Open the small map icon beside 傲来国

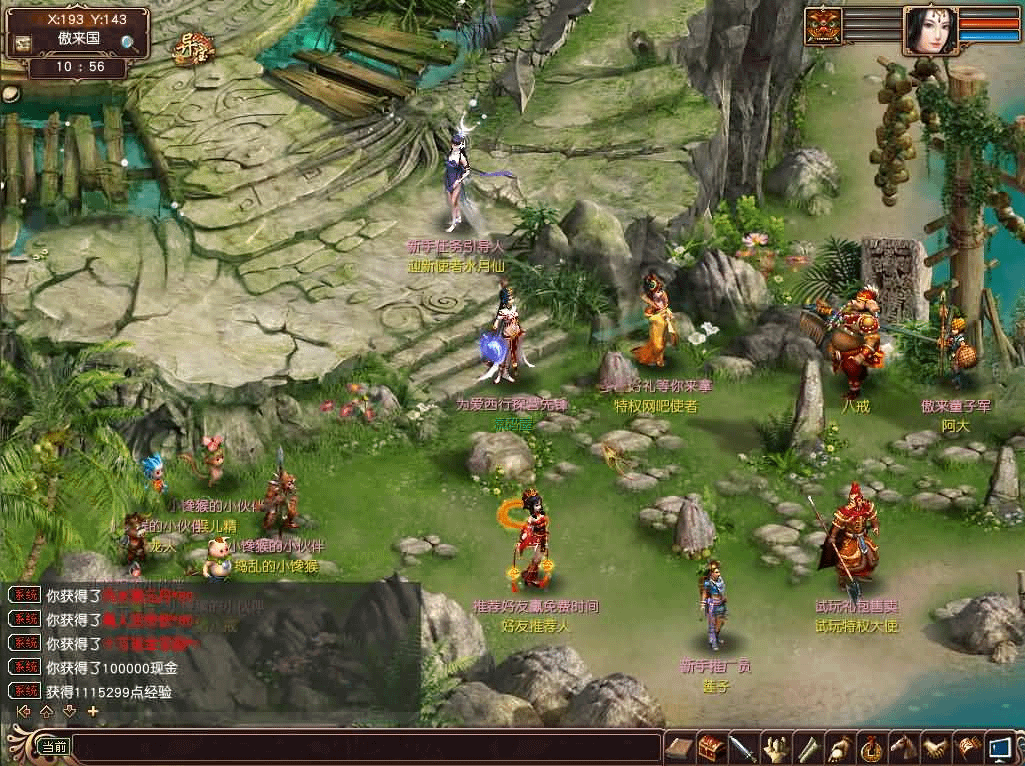pos(22,43)
